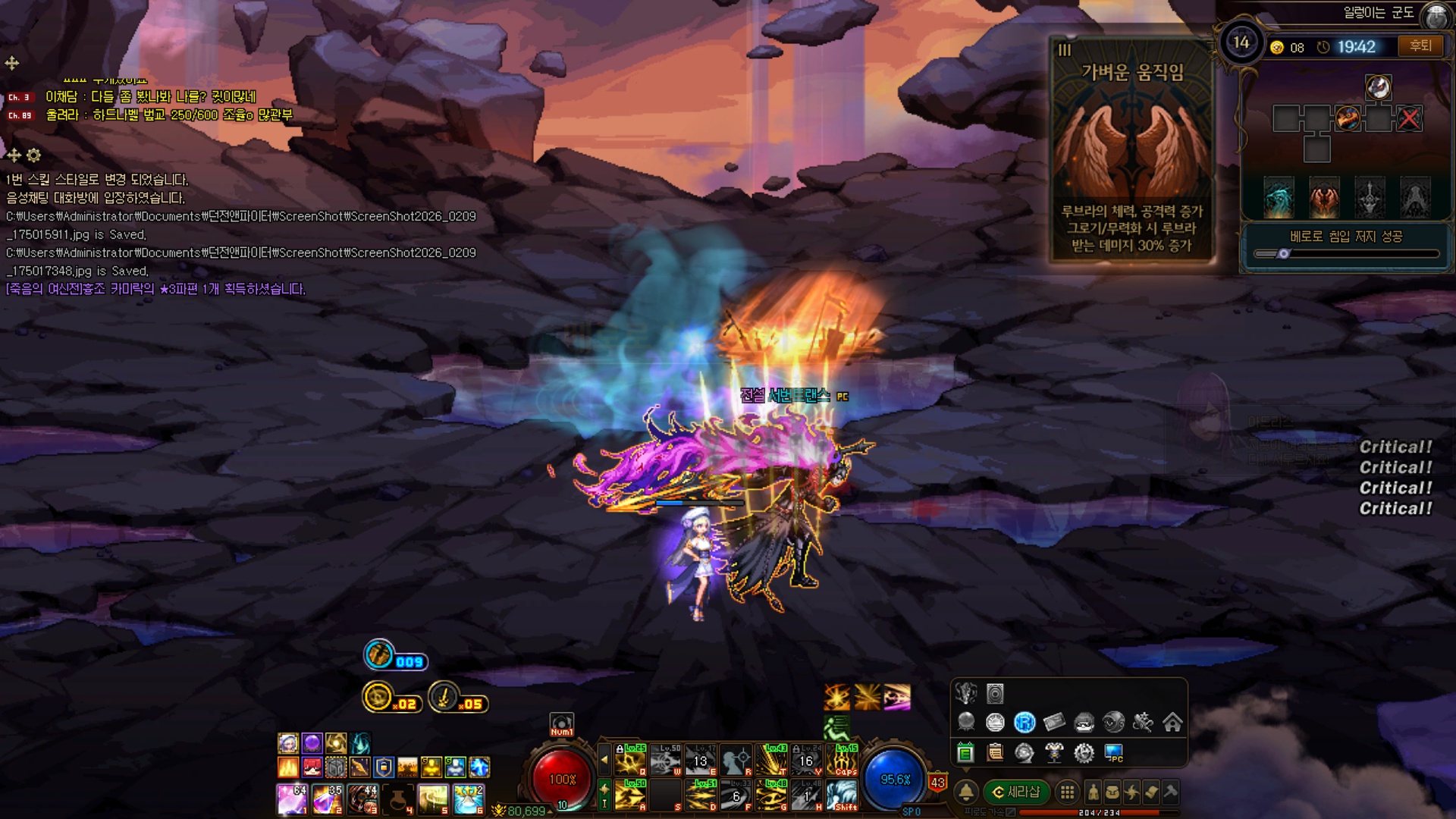Open the auction hammer icon
Screen dimensions: 1456x819
(x=1170, y=792)
